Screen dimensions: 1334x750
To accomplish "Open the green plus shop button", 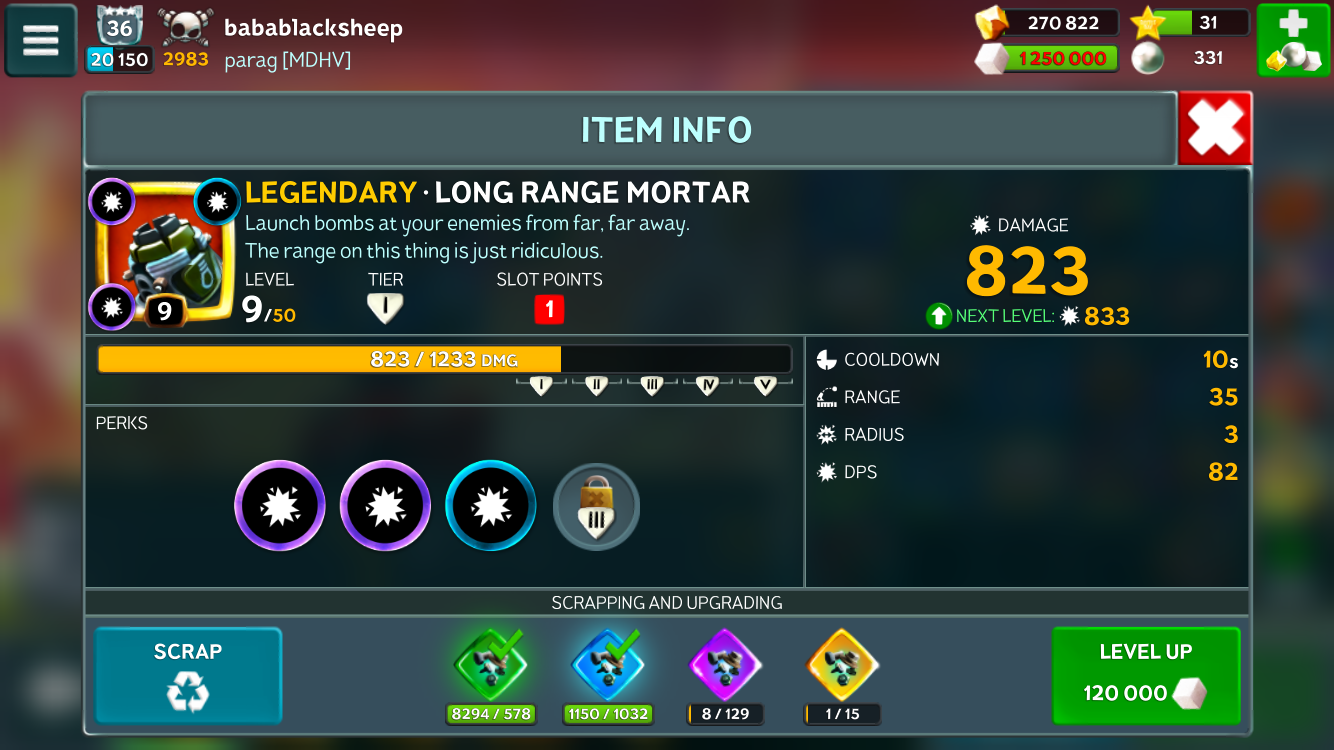I will coord(1293,40).
